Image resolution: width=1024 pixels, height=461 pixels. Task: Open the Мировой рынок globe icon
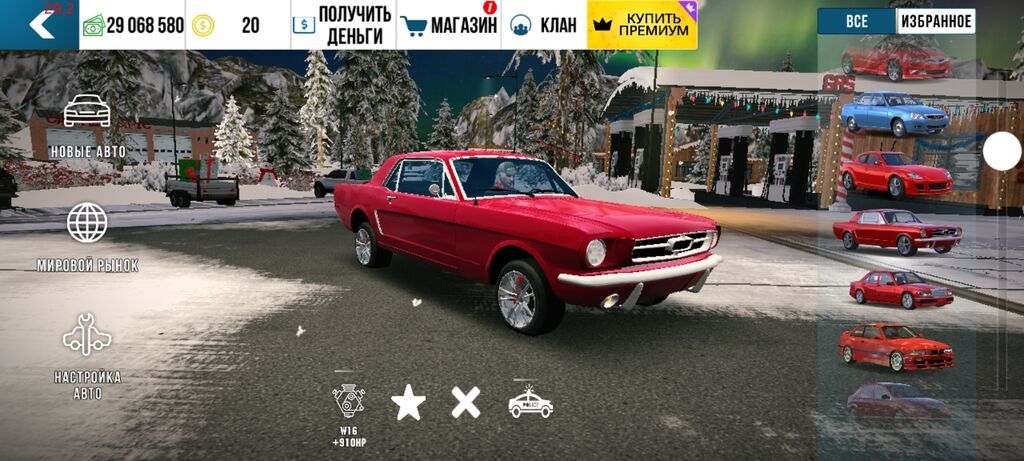coord(87,237)
